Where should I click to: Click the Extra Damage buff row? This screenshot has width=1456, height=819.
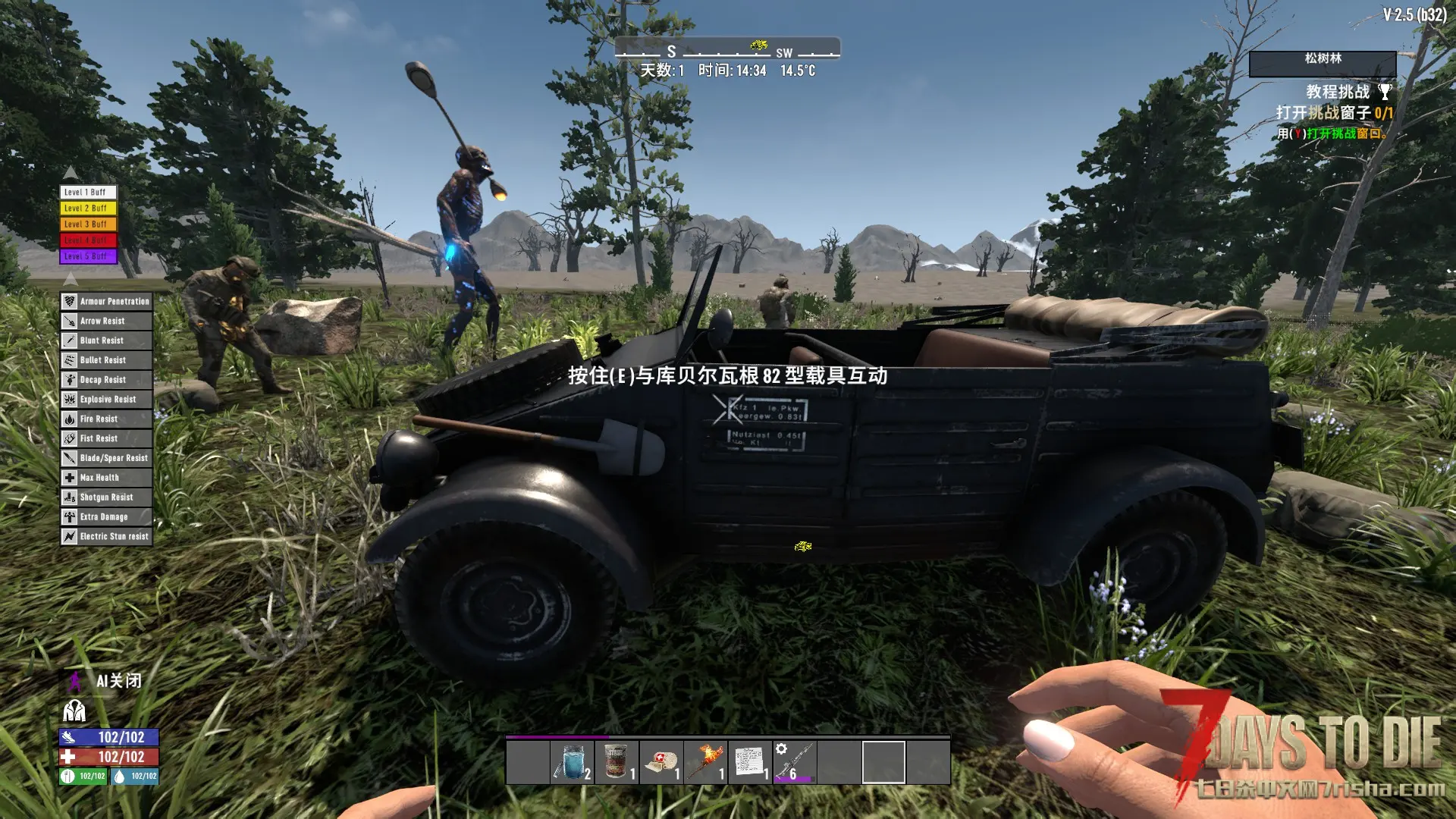[x=106, y=517]
